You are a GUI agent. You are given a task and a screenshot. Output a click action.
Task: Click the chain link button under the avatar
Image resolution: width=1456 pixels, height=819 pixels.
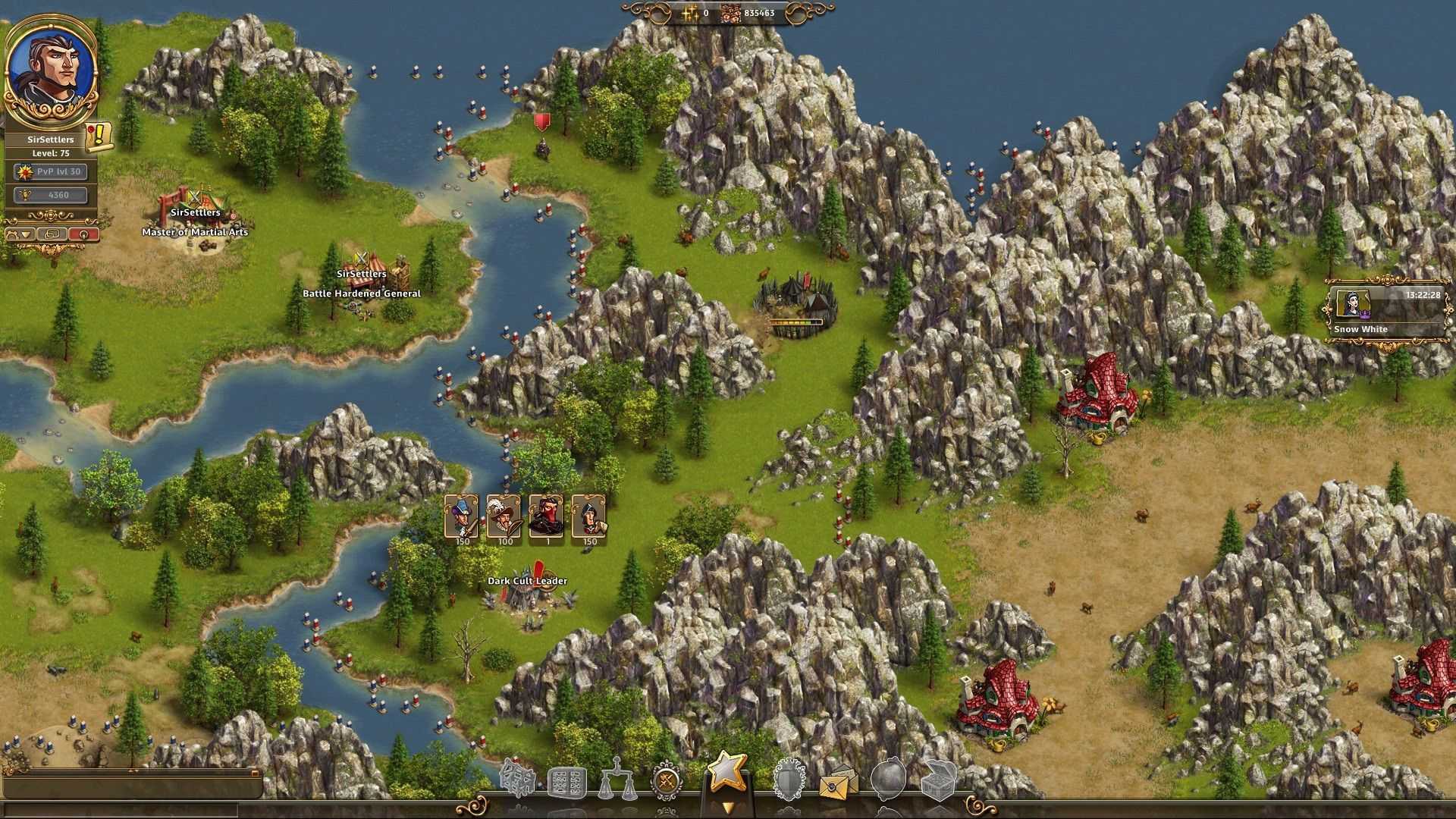[x=52, y=234]
